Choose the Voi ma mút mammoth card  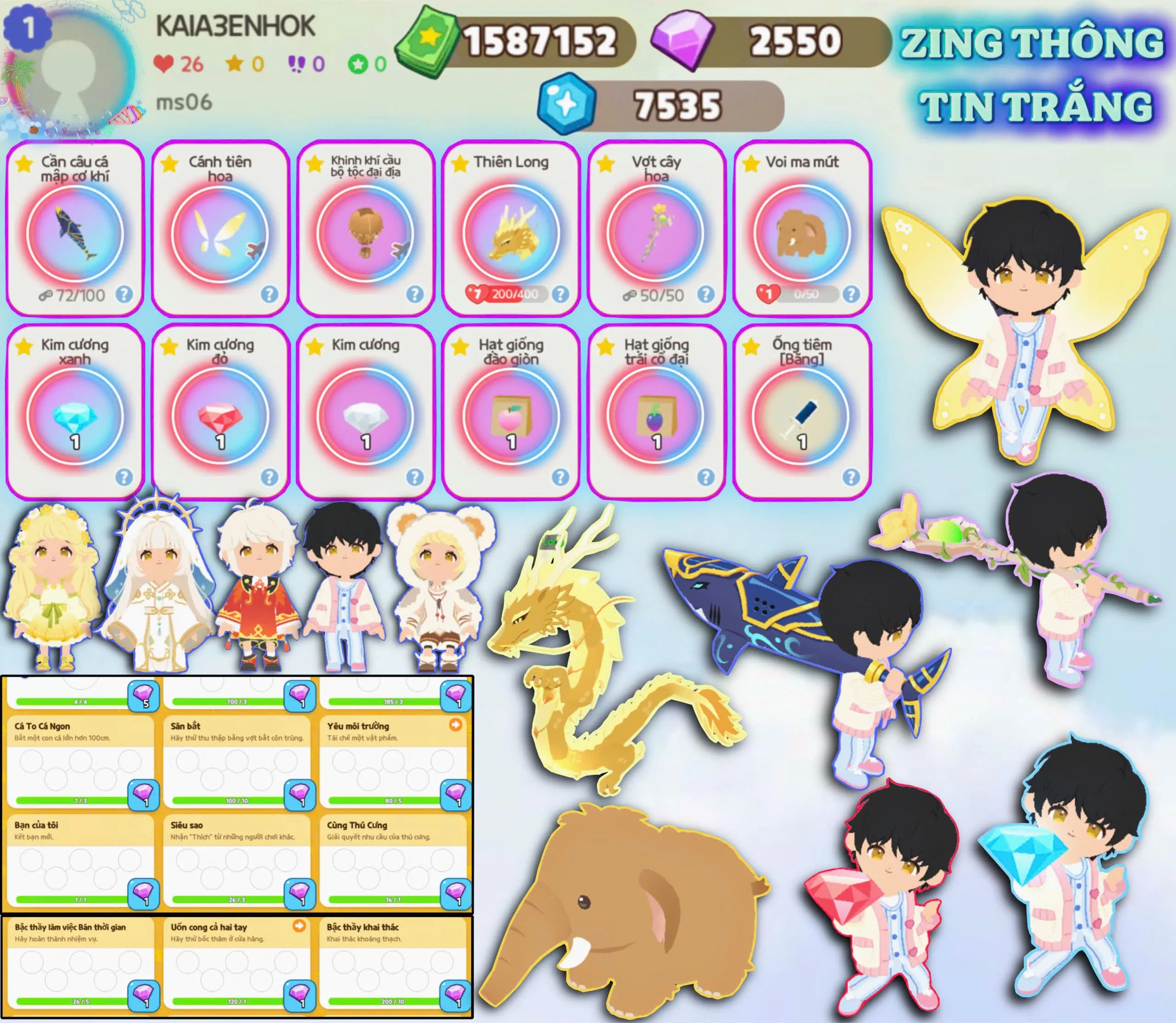click(802, 228)
